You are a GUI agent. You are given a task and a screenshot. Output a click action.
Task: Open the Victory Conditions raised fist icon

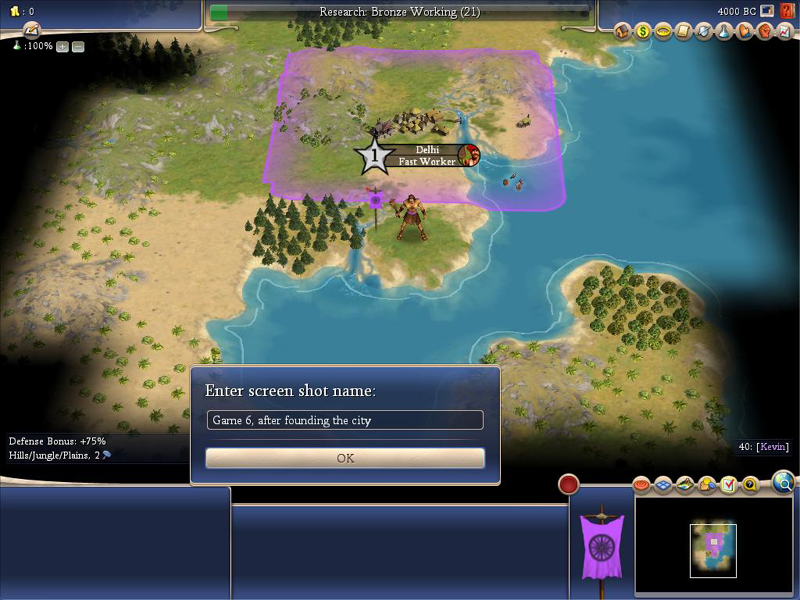pos(764,32)
